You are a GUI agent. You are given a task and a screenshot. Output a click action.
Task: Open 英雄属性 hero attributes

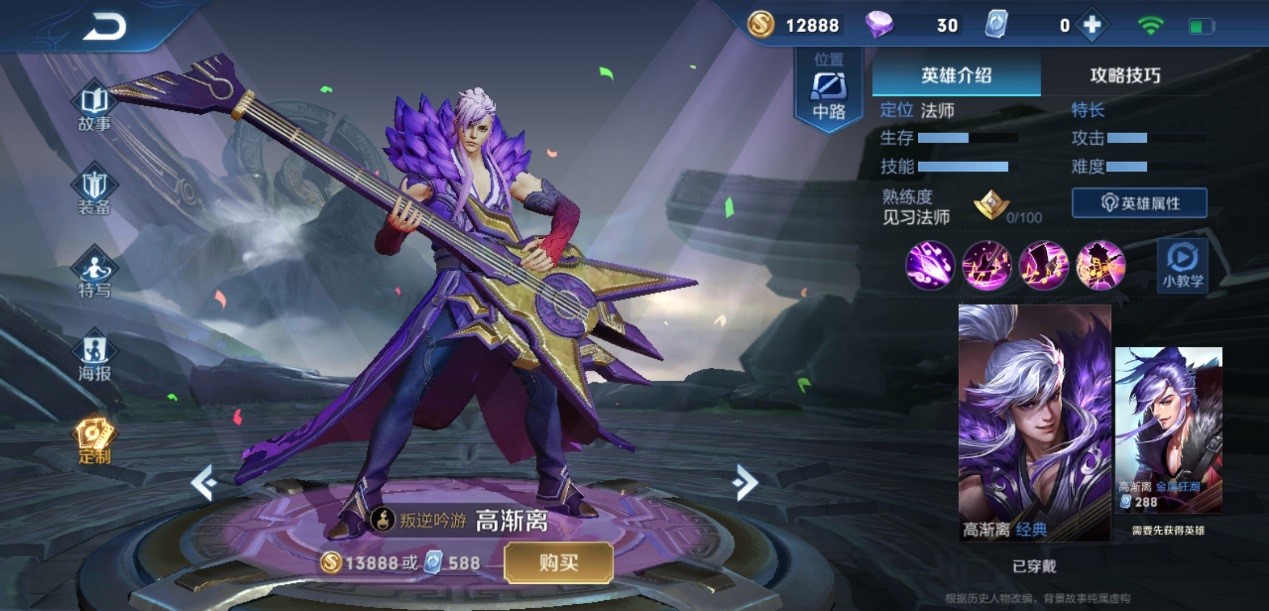tap(1139, 203)
